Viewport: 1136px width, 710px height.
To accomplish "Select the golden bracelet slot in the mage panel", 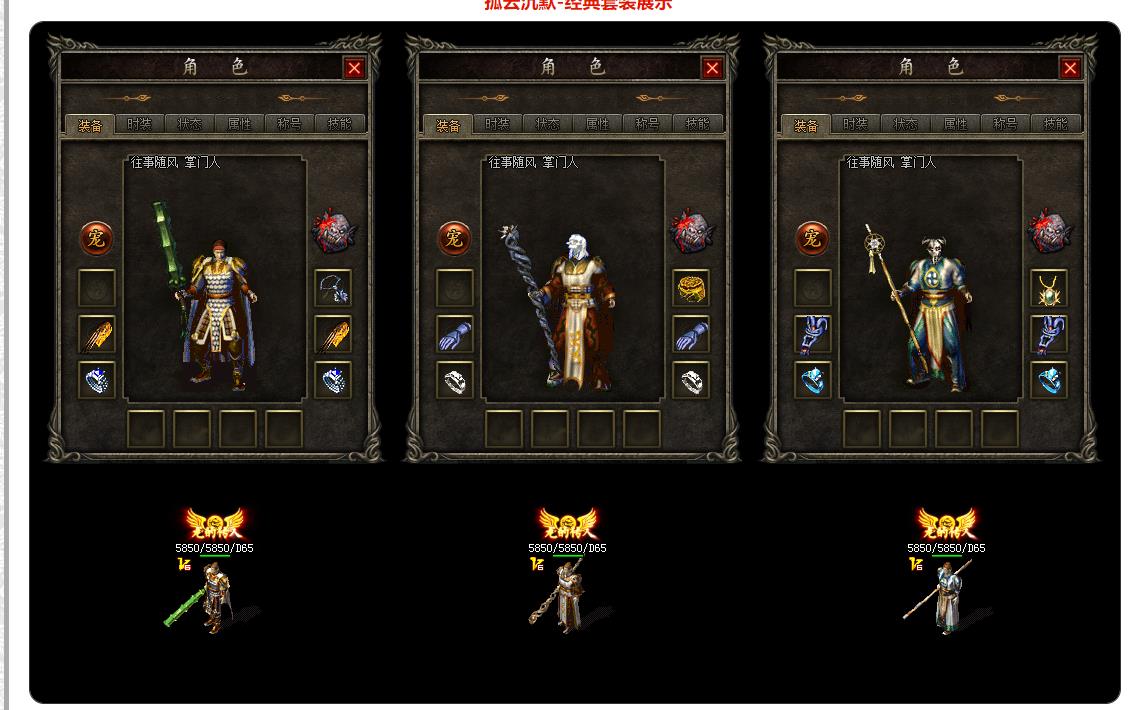I will (691, 288).
